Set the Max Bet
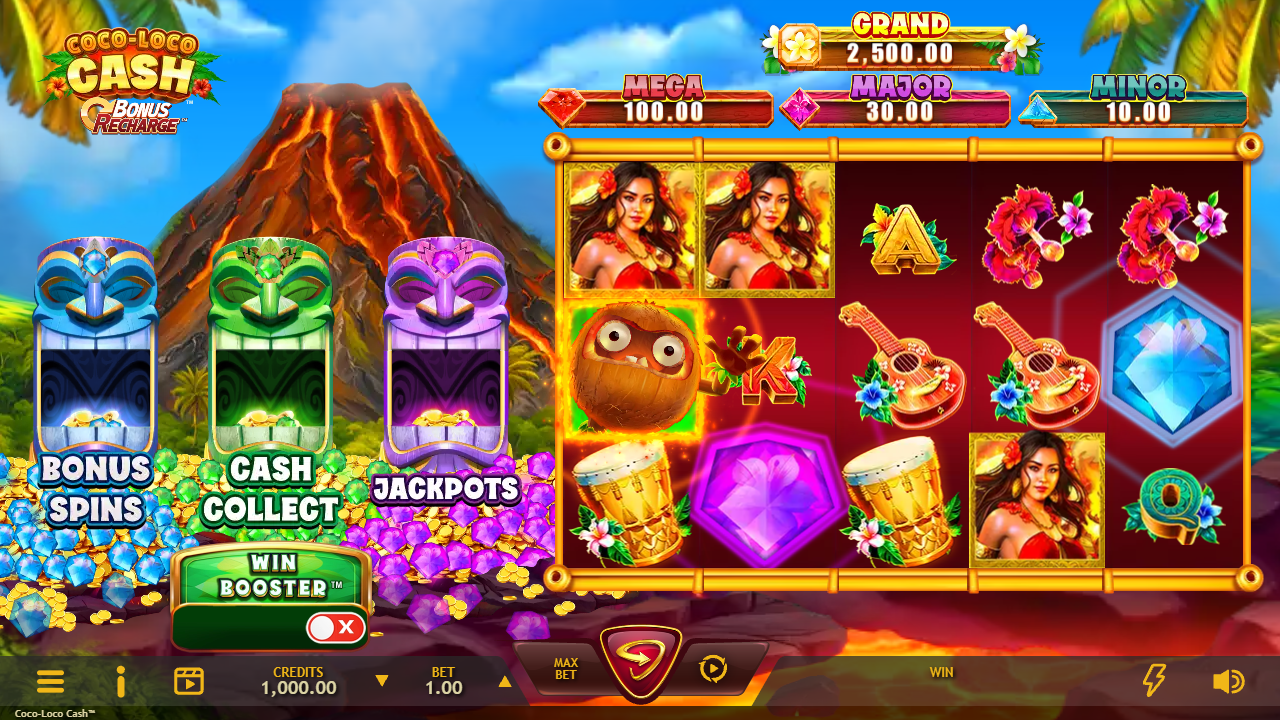1280x720 pixels. pos(566,669)
